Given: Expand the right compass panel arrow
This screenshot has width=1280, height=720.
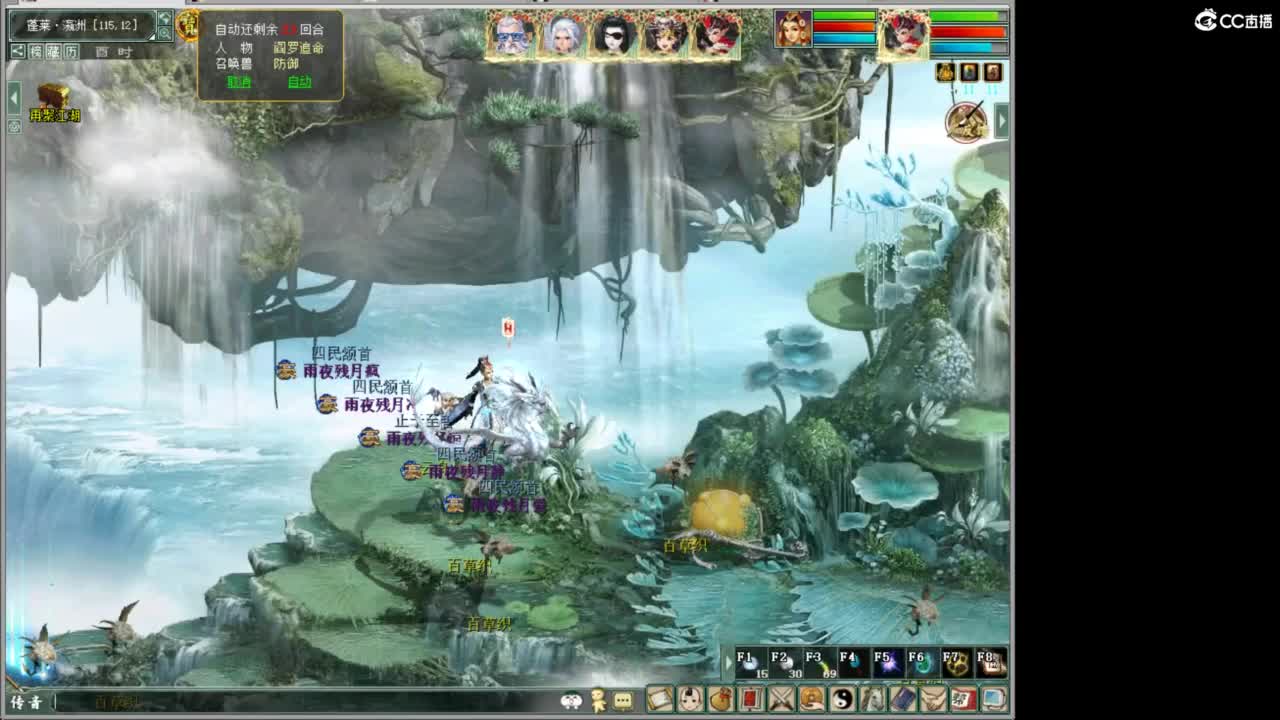Looking at the screenshot, I should [x=1002, y=120].
